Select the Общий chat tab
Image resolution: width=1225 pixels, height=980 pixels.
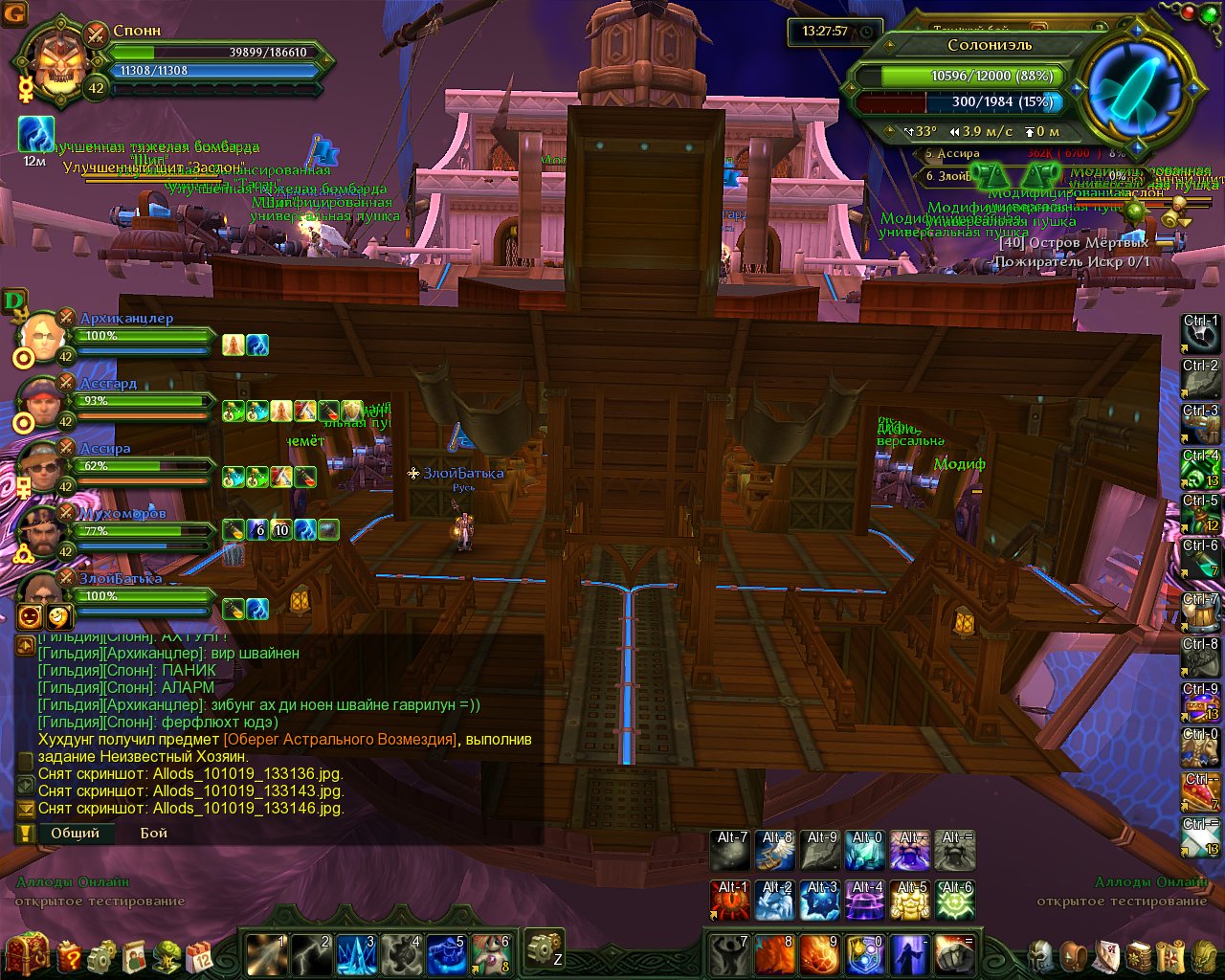(75, 833)
